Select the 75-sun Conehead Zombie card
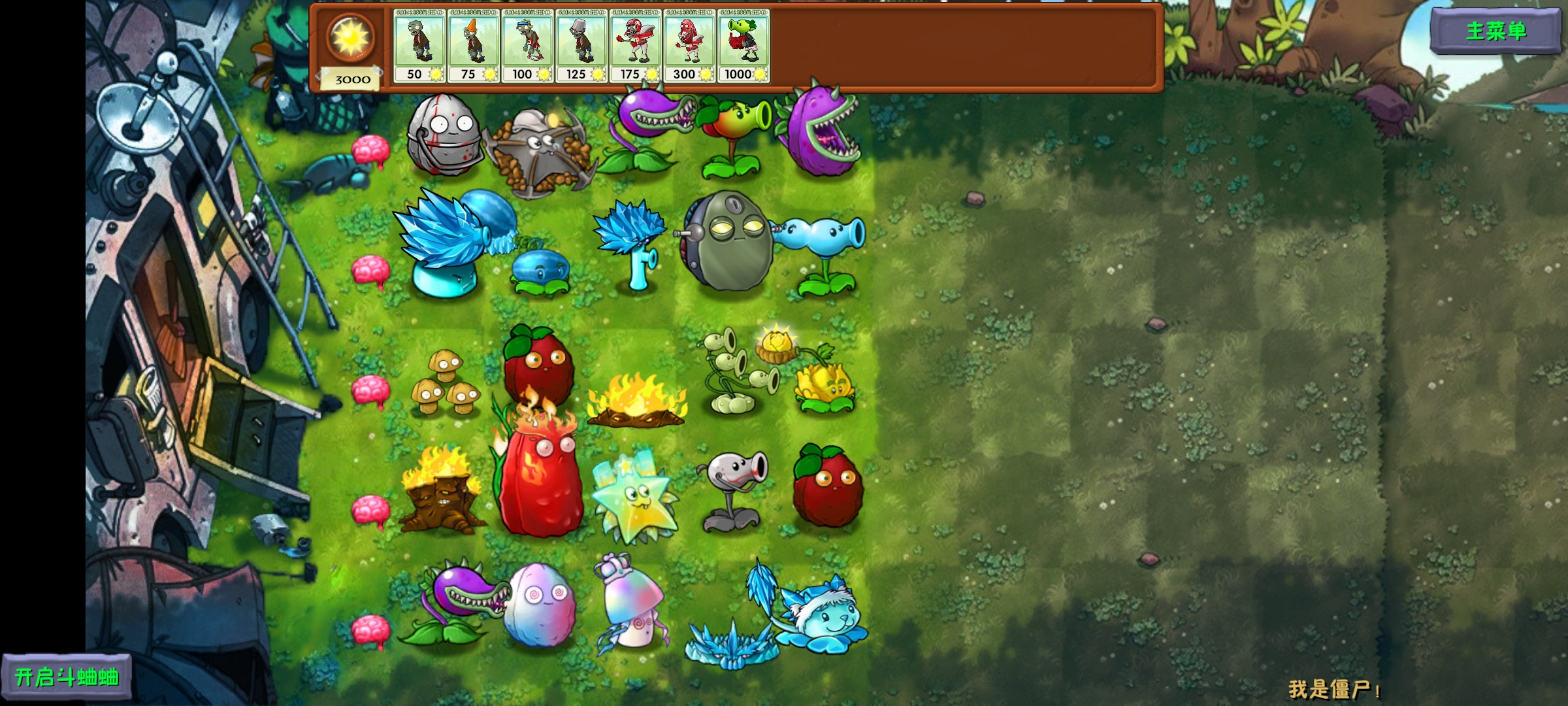The height and width of the screenshot is (706, 1568). (472, 42)
